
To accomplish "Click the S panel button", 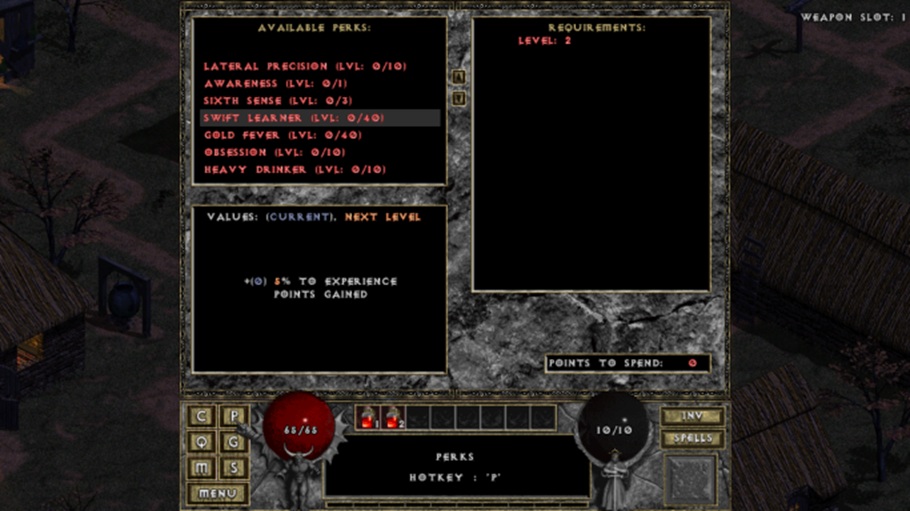I will [x=234, y=468].
